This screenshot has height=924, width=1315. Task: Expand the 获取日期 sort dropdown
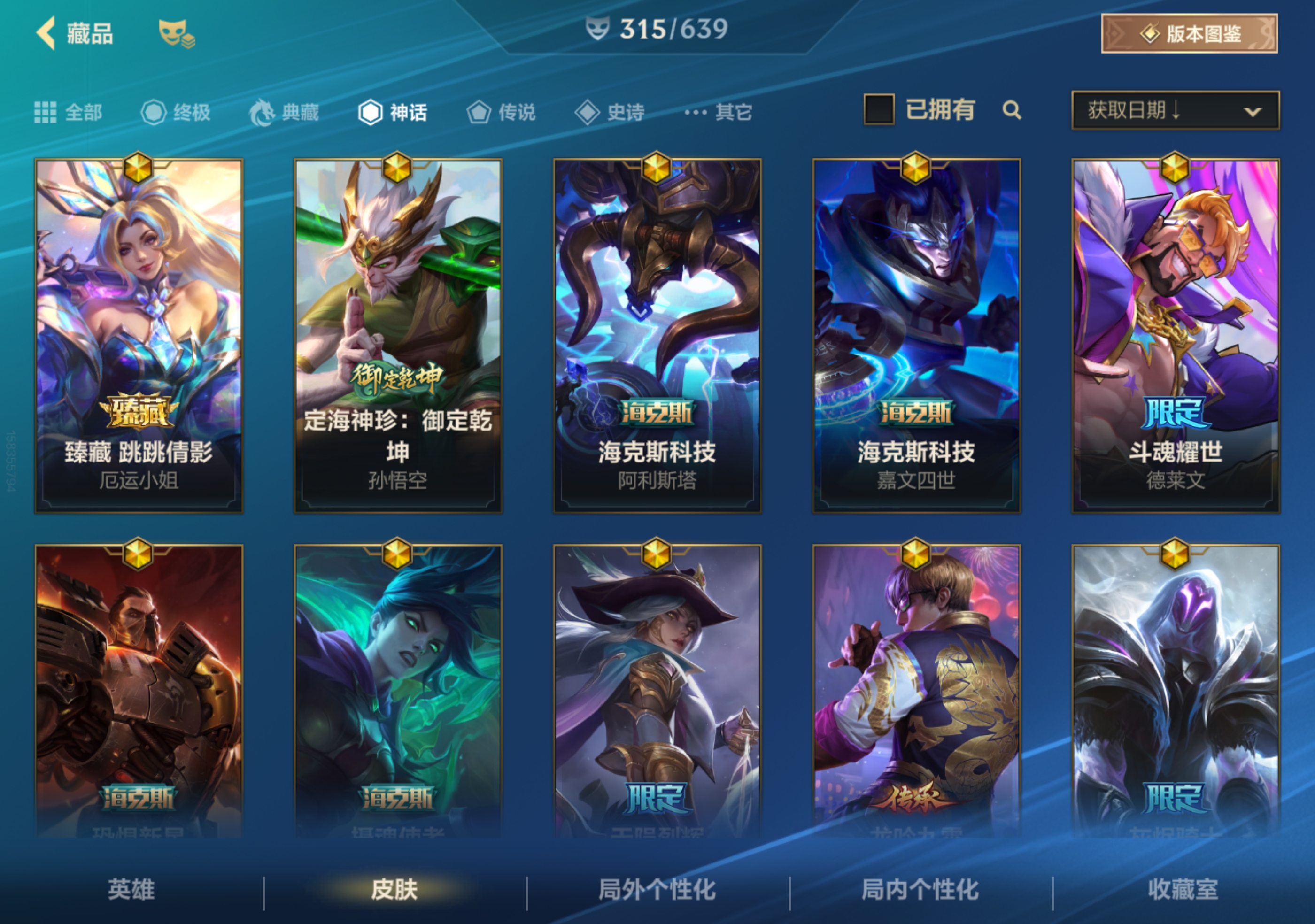coord(1175,110)
